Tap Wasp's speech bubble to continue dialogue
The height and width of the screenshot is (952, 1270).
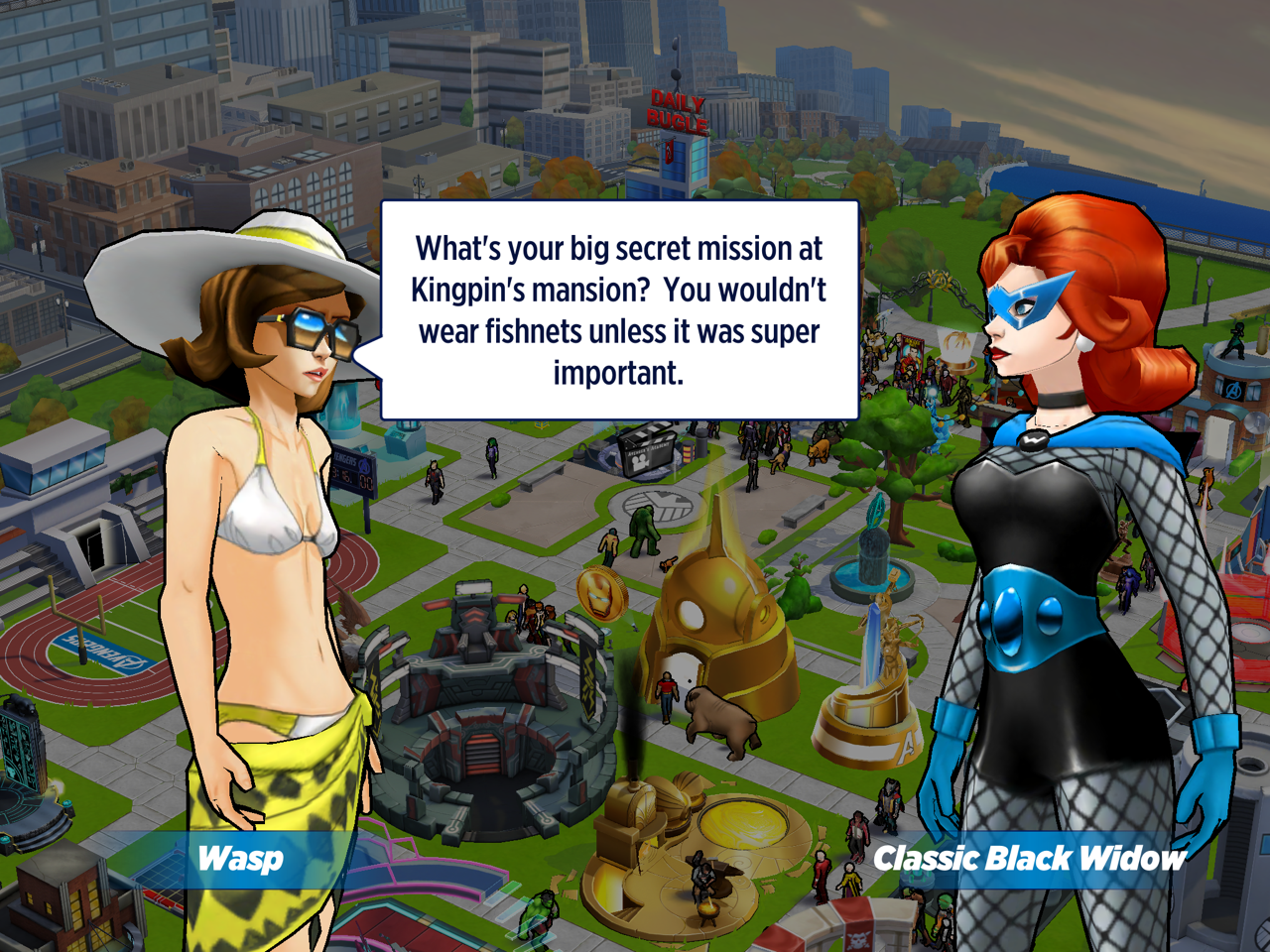tap(619, 310)
